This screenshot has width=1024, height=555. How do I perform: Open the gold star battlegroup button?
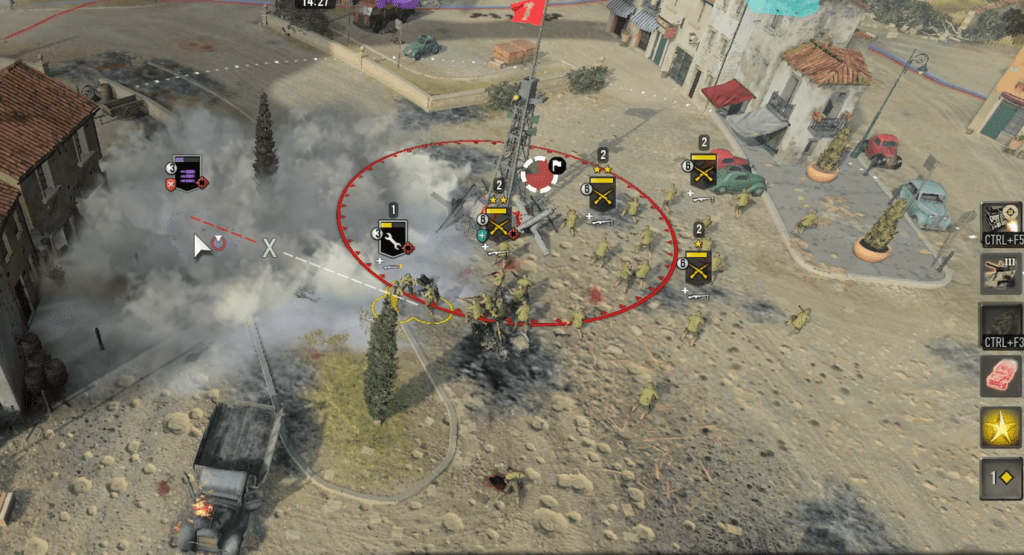pos(1000,428)
